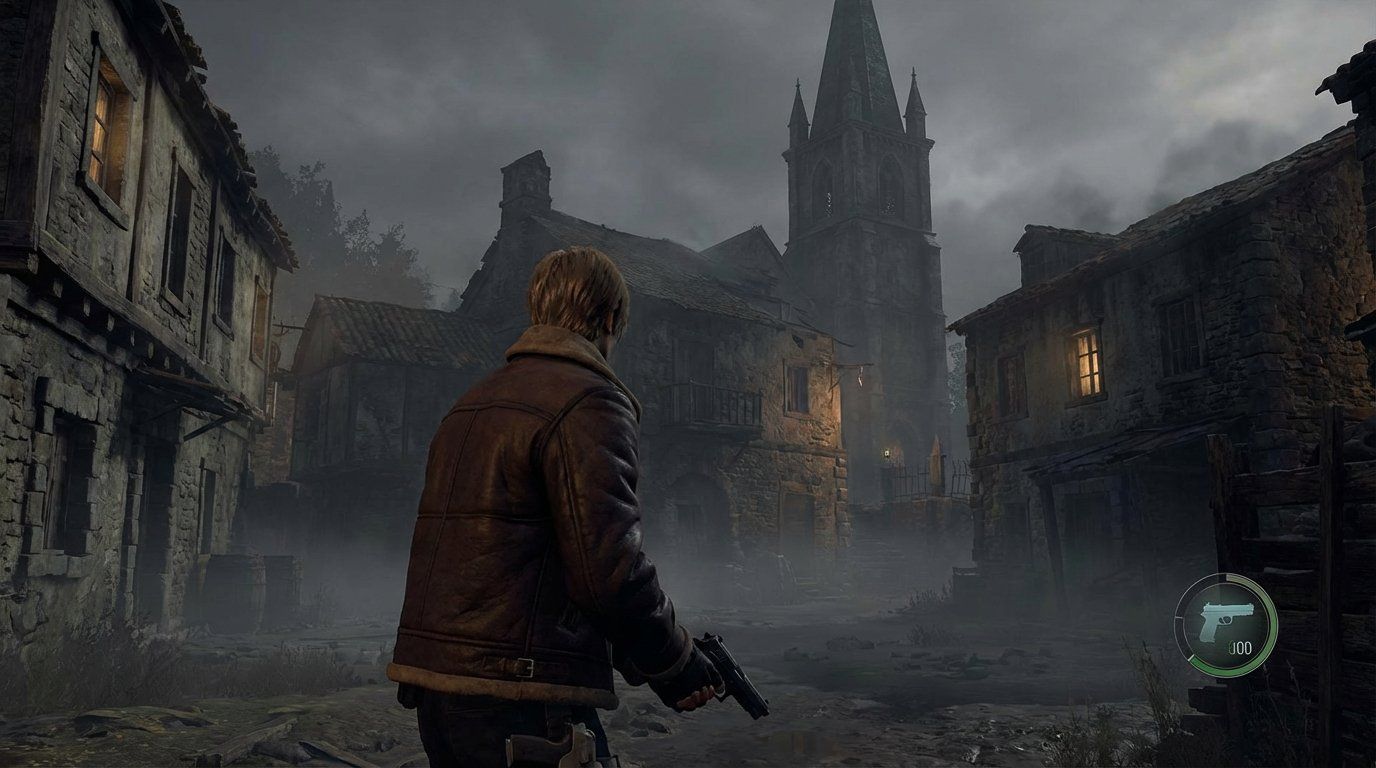Select the handgun weapon icon in the HUD
Image resolution: width=1376 pixels, height=768 pixels.
pos(1228,620)
